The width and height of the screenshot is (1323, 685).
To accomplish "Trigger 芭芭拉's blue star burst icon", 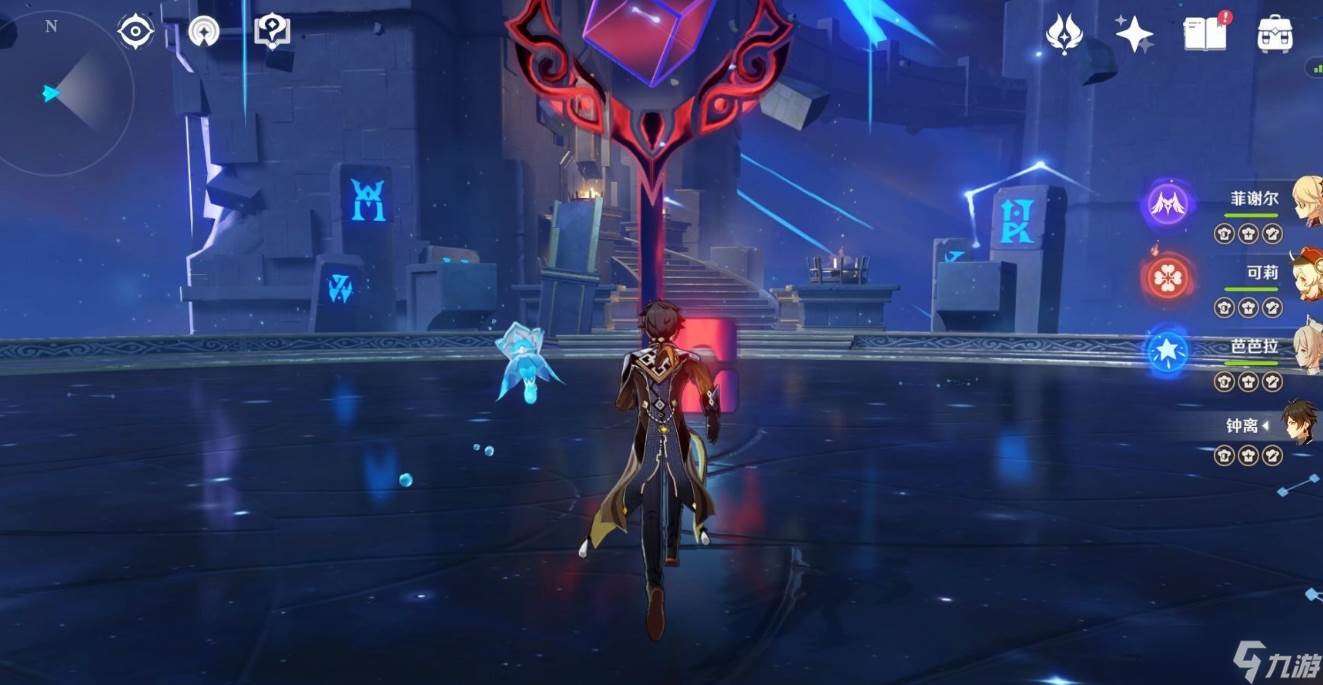I will coord(1166,350).
